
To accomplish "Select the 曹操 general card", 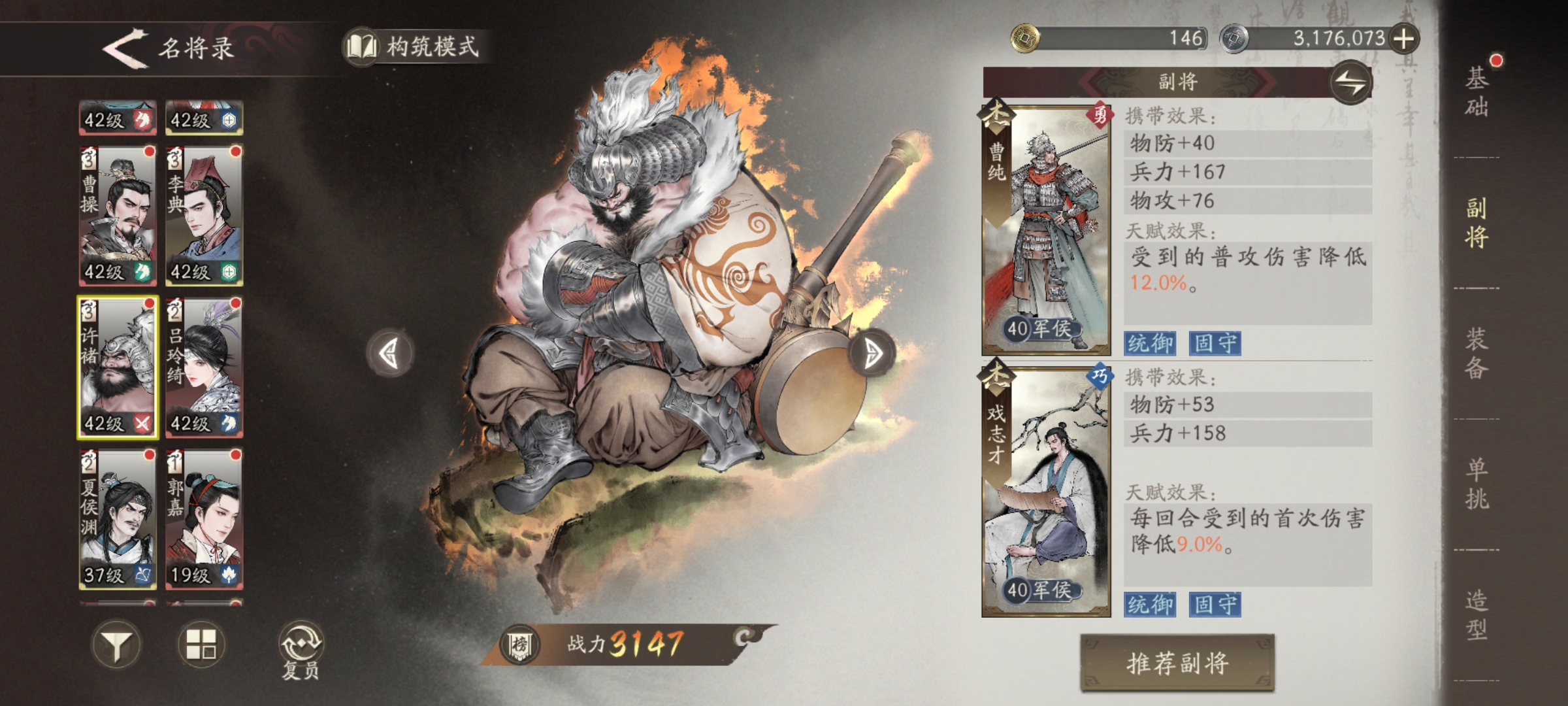I will click(118, 215).
